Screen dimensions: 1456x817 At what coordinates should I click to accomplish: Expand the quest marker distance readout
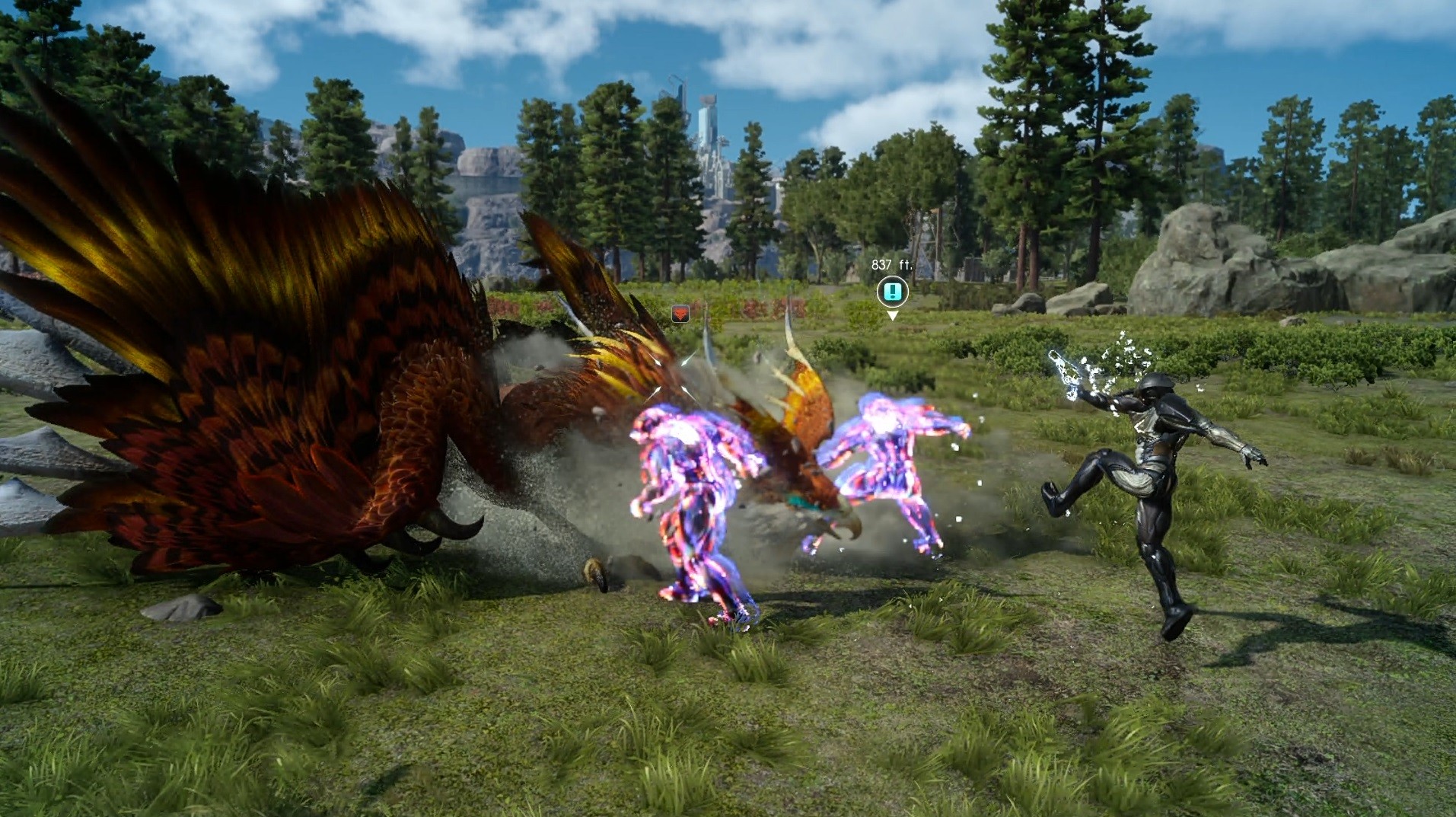892,264
